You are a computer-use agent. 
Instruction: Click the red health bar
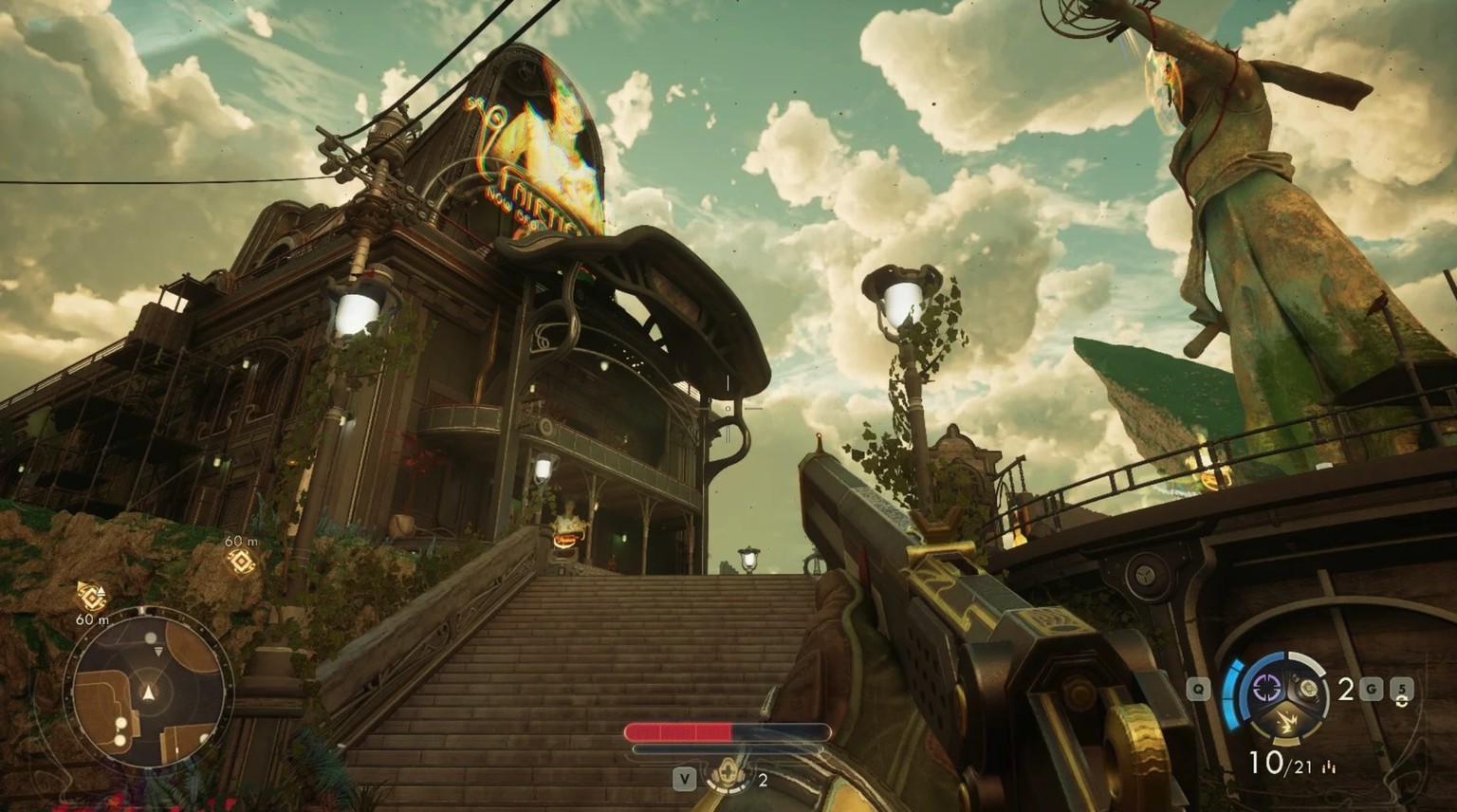pyautogui.click(x=679, y=730)
